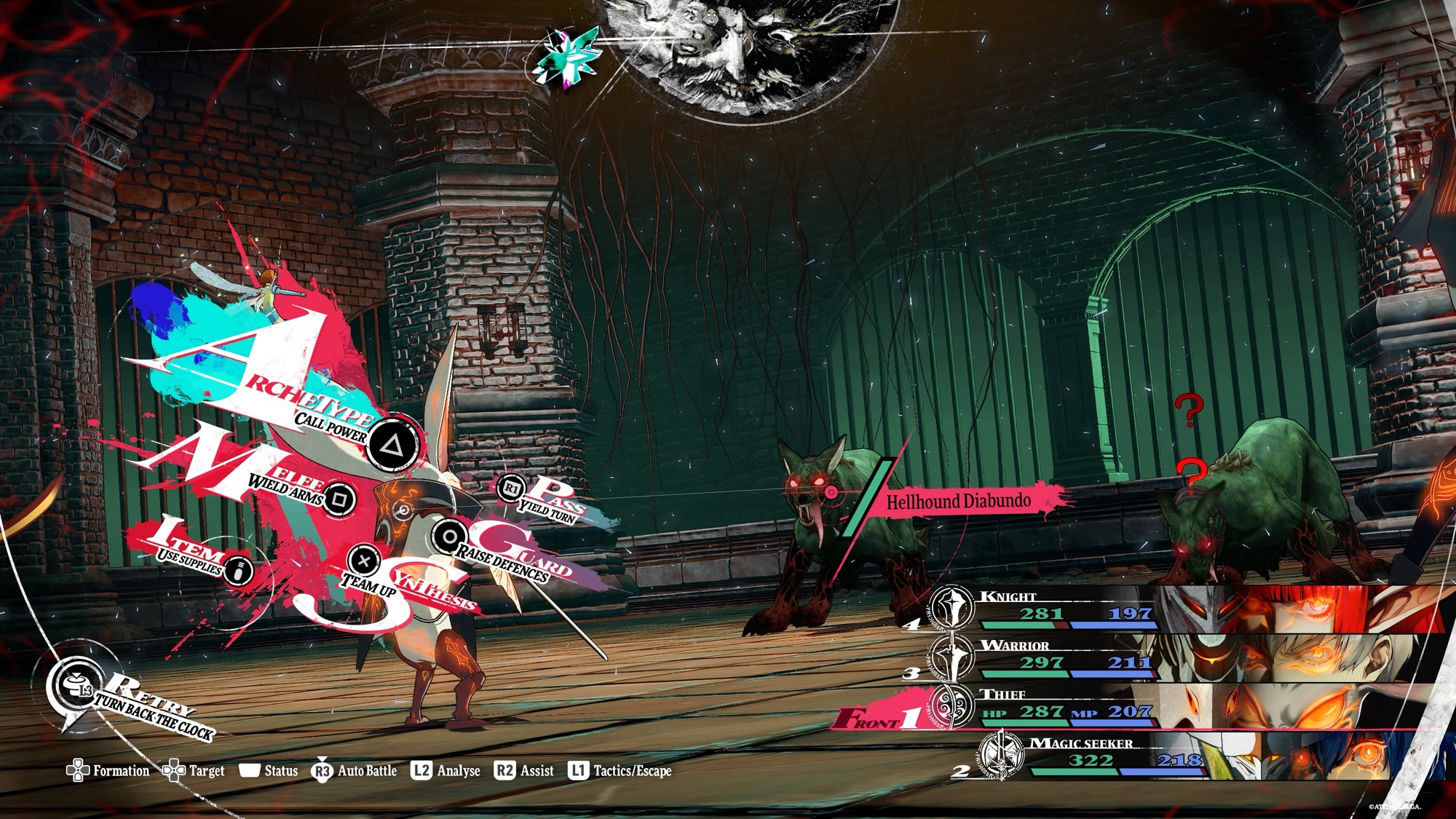Image resolution: width=1456 pixels, height=819 pixels.
Task: Open the Status screen
Action: point(269,771)
